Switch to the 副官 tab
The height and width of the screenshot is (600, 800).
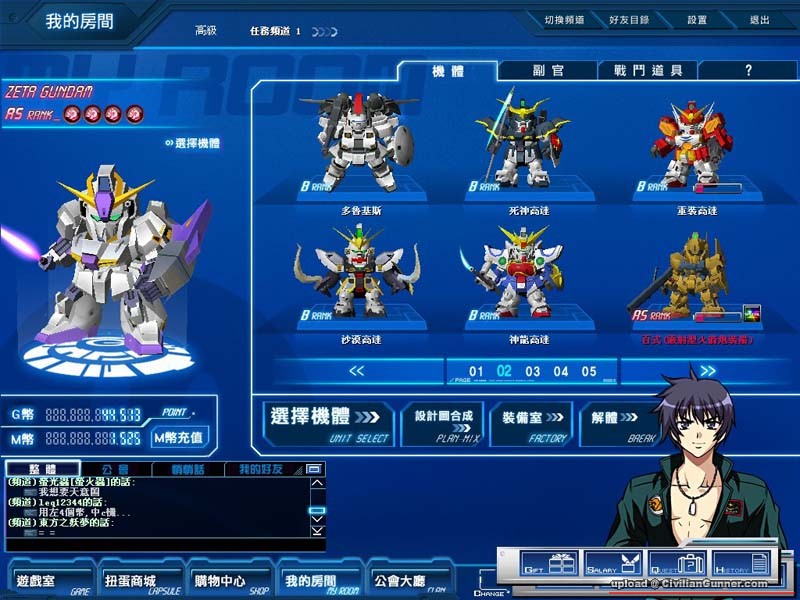coord(545,71)
